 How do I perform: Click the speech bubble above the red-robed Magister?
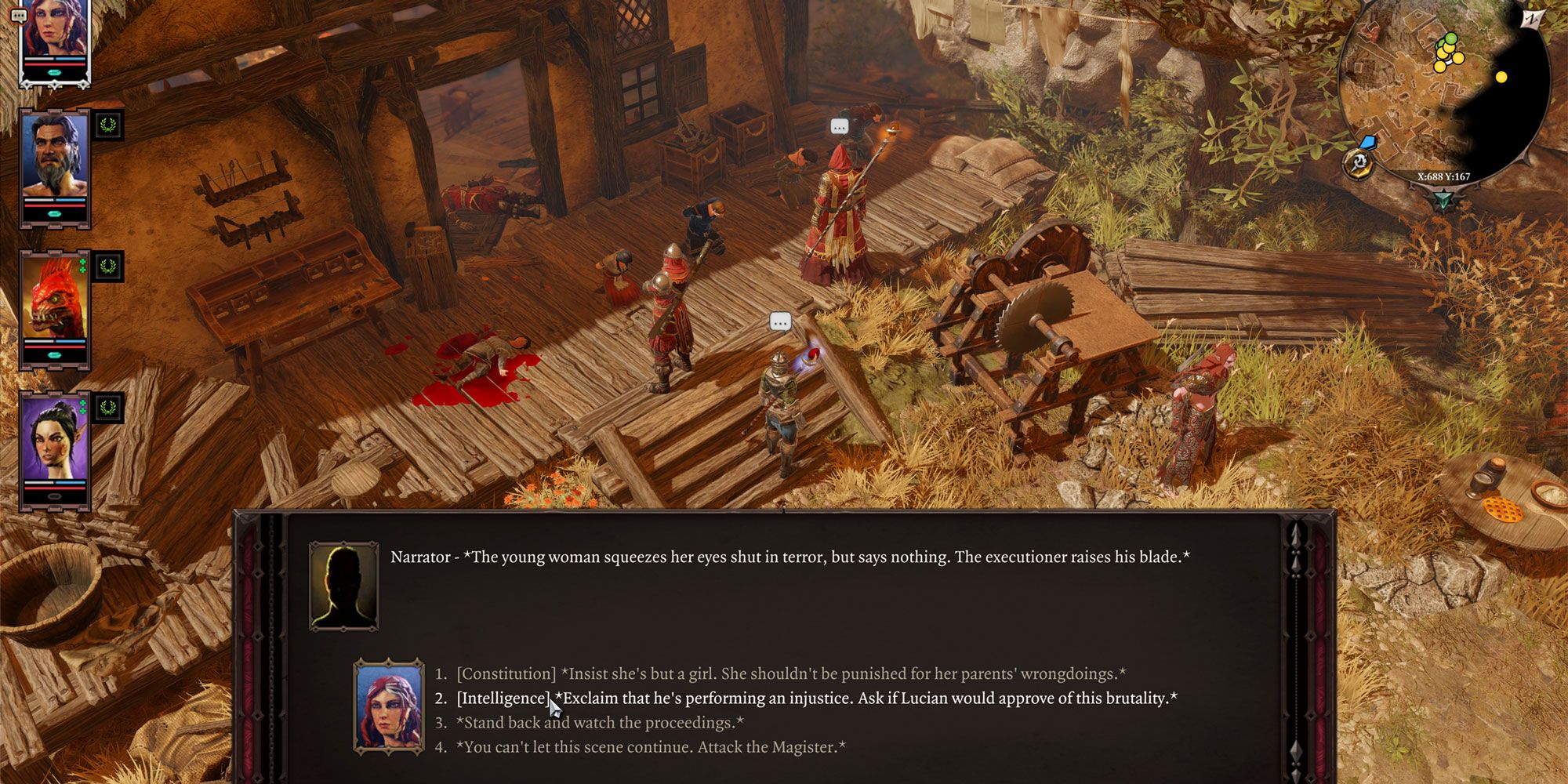click(x=838, y=125)
